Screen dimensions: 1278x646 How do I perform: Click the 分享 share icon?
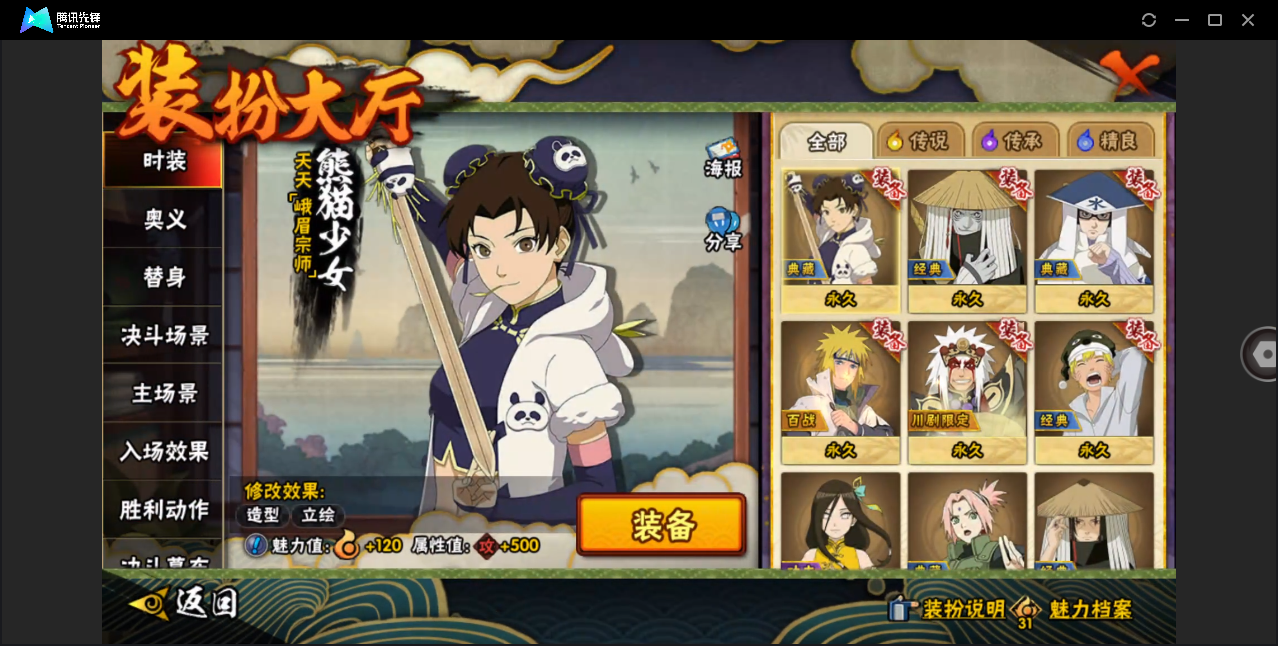point(723,229)
